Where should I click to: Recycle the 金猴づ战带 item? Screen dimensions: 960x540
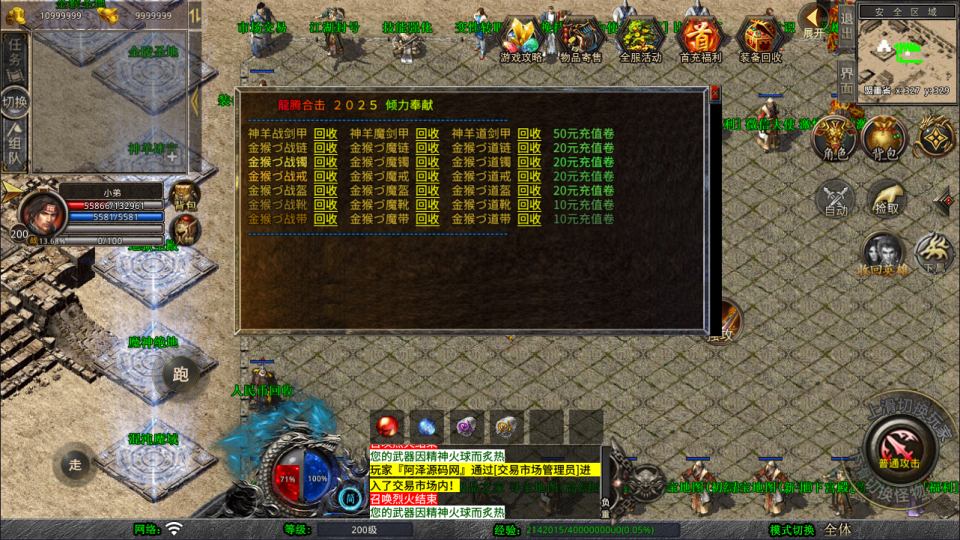[x=326, y=218]
